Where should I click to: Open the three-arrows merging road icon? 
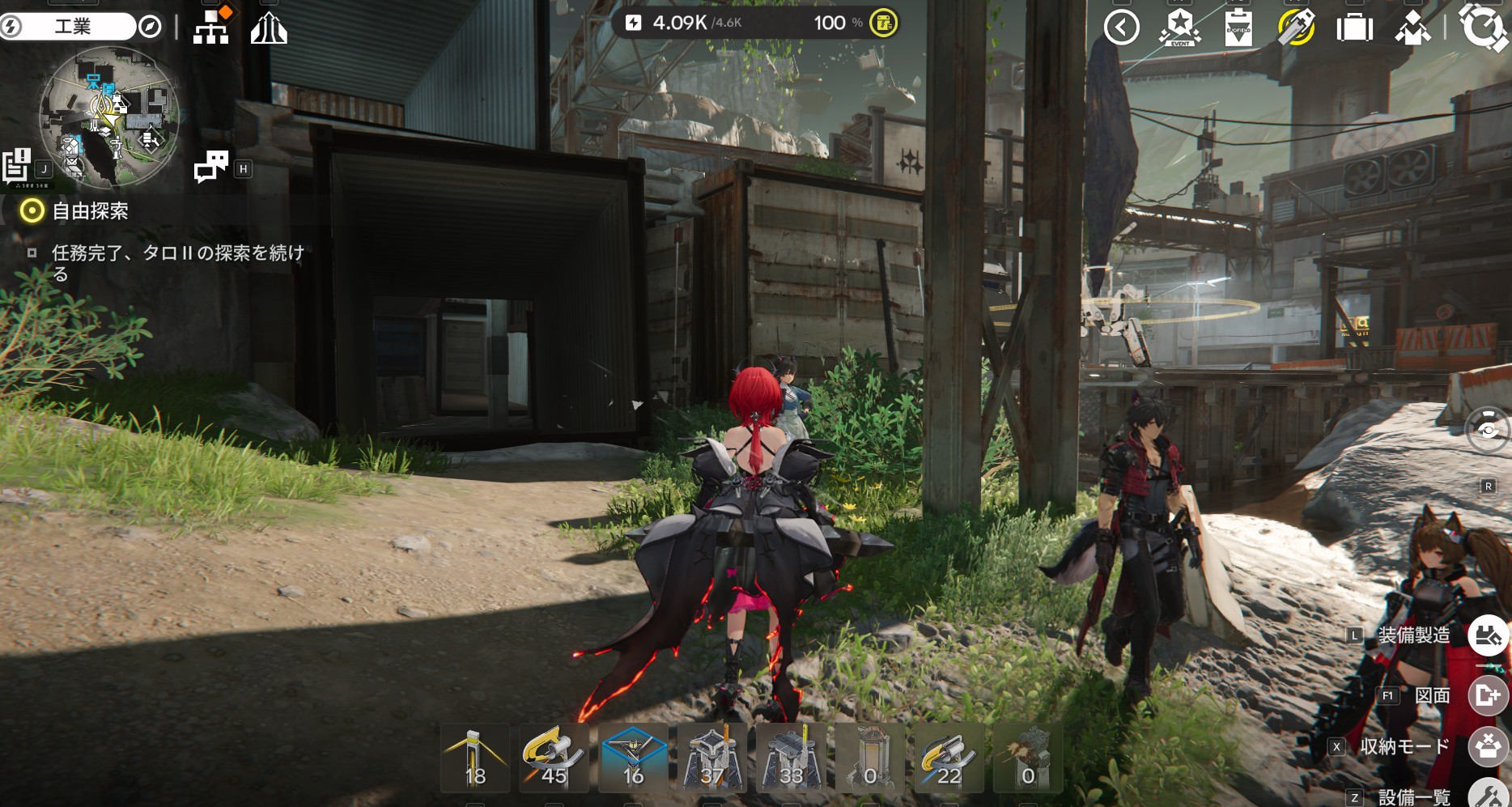pyautogui.click(x=269, y=30)
